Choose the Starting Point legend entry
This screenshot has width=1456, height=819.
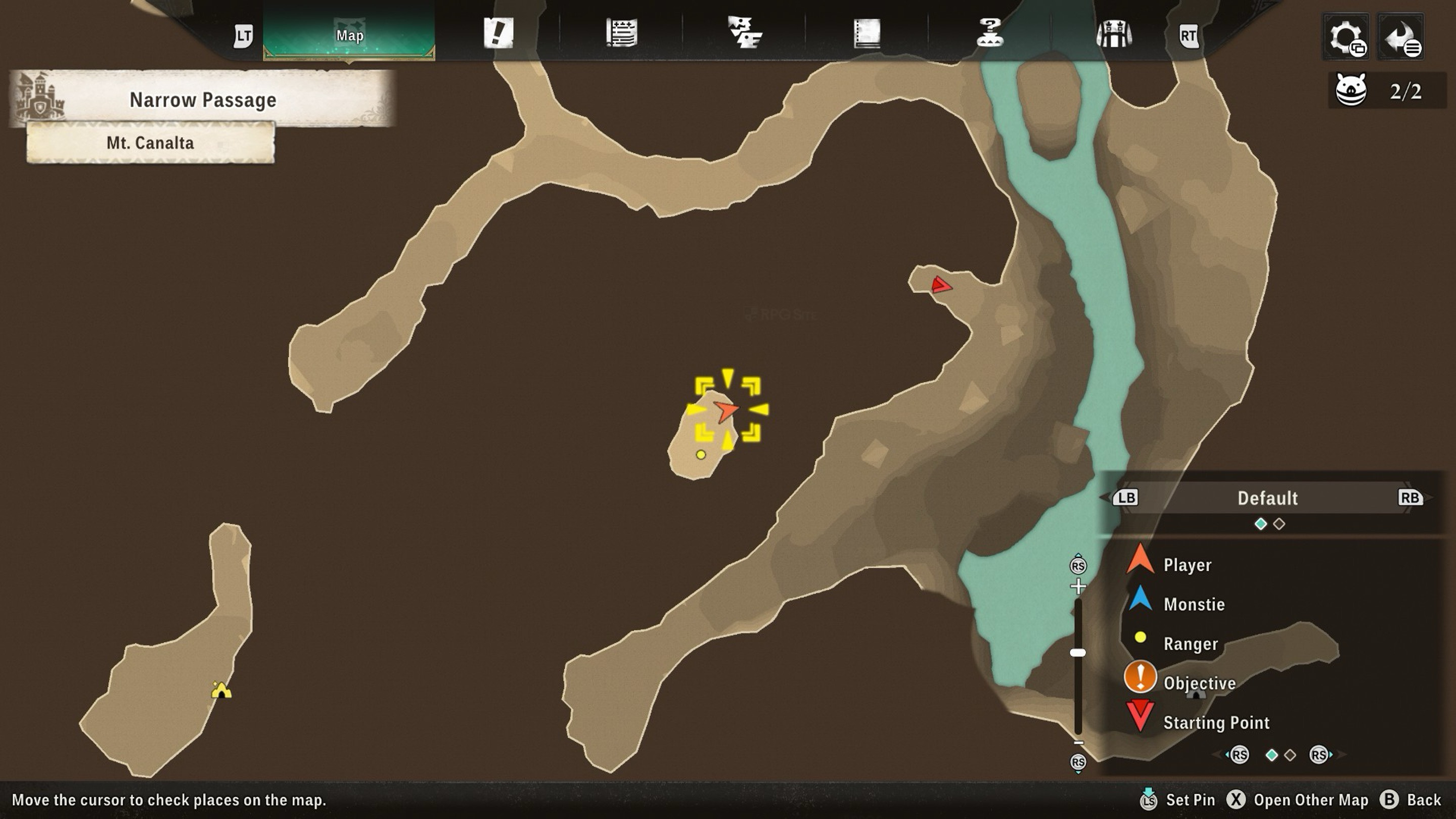tap(1215, 722)
